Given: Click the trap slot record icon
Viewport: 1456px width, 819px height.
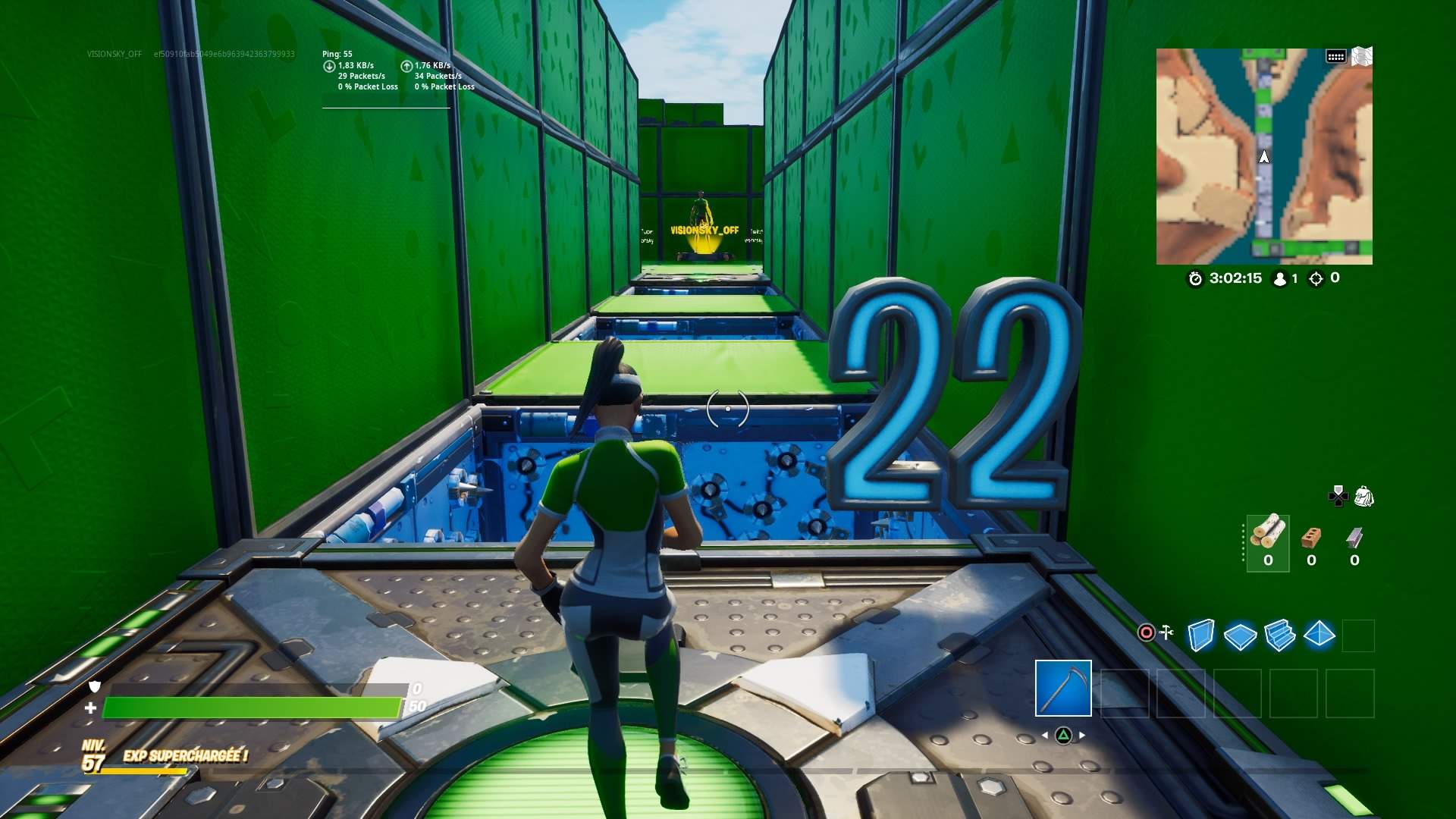Looking at the screenshot, I should coord(1146,632).
